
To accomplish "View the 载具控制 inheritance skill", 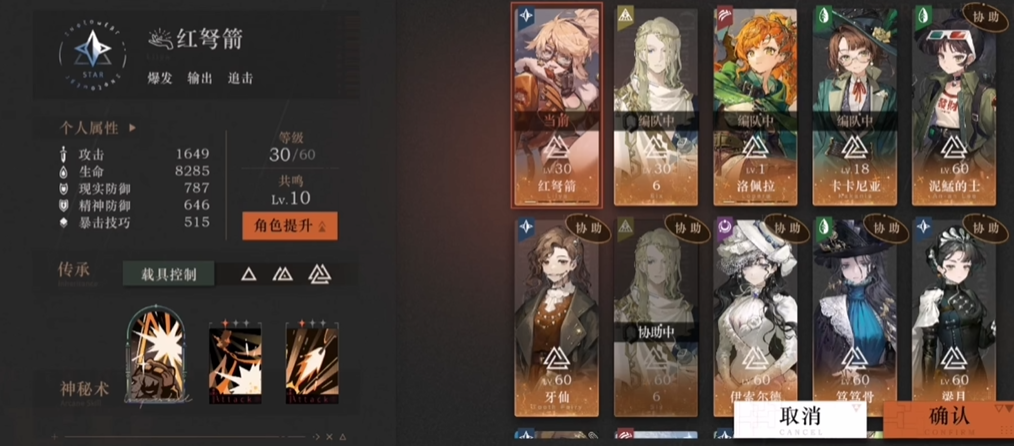I will click(x=166, y=273).
